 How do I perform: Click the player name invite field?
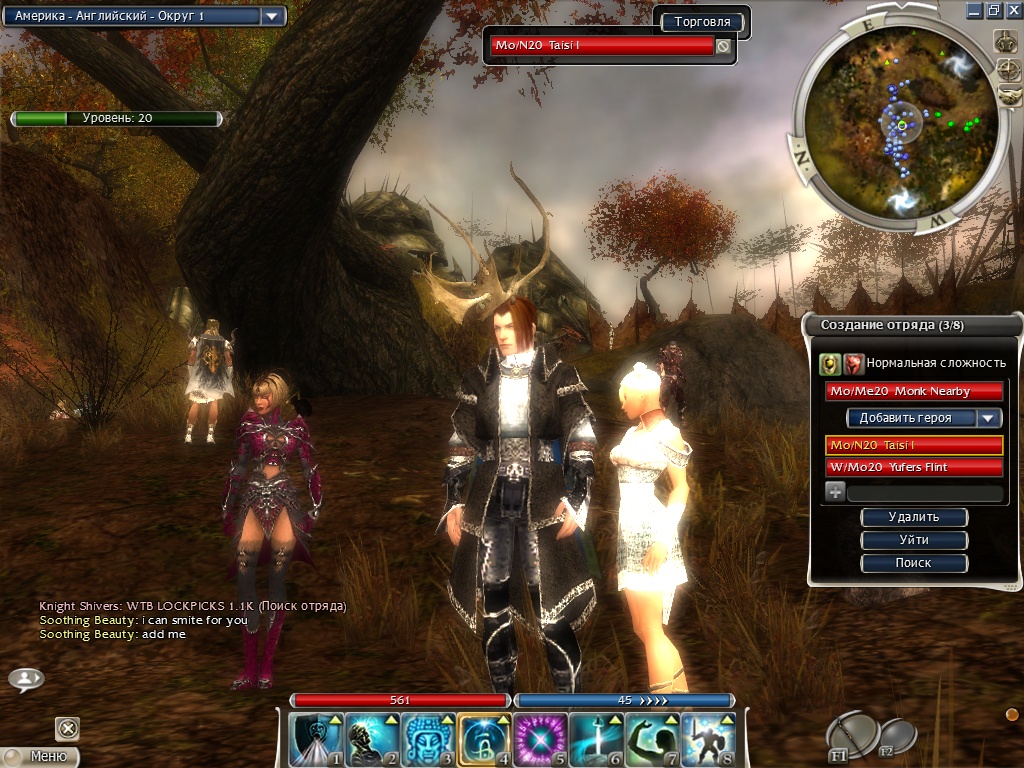(925, 493)
